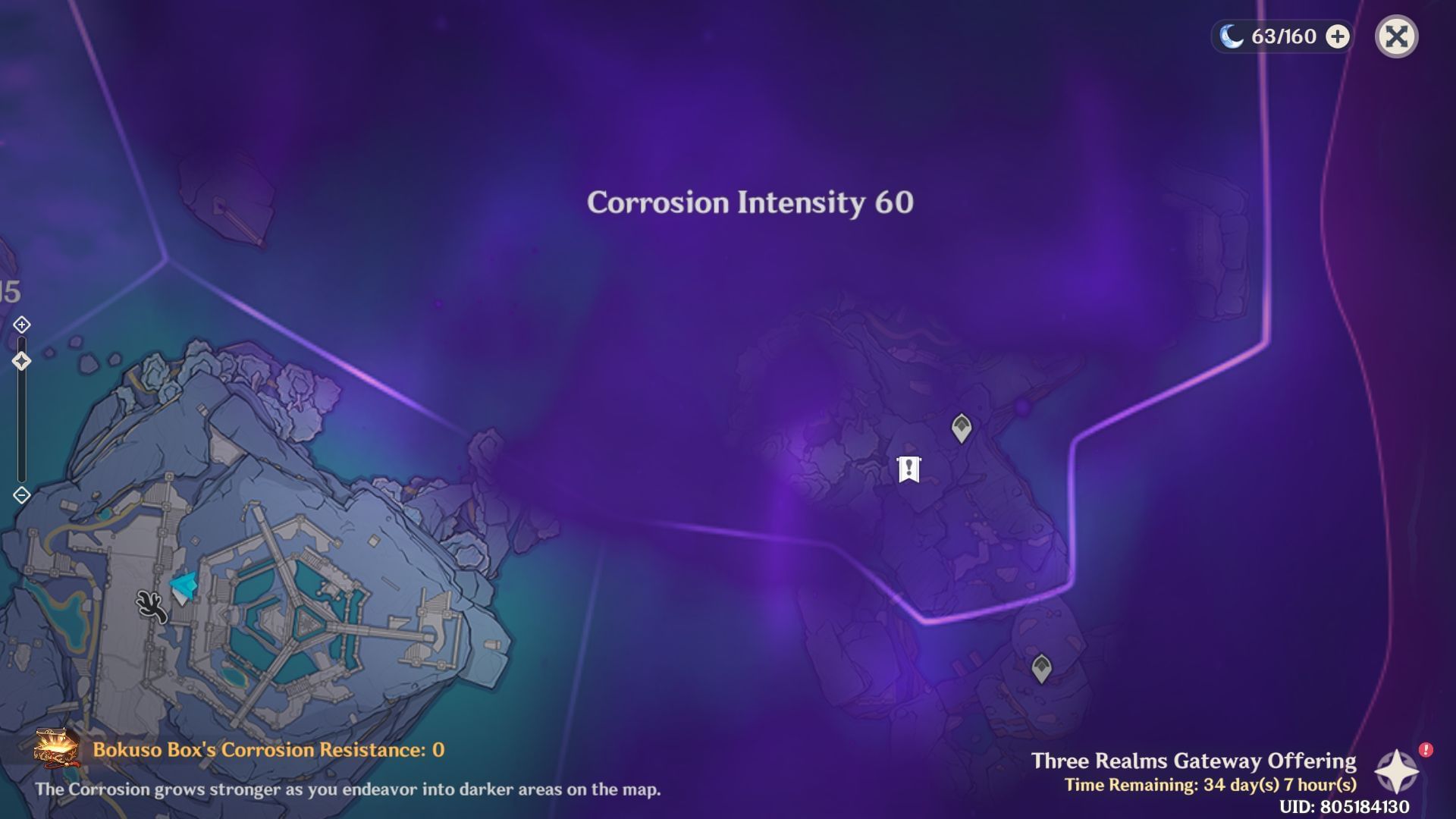Click the exclamation banner quest marker
The height and width of the screenshot is (819, 1456).
point(911,470)
